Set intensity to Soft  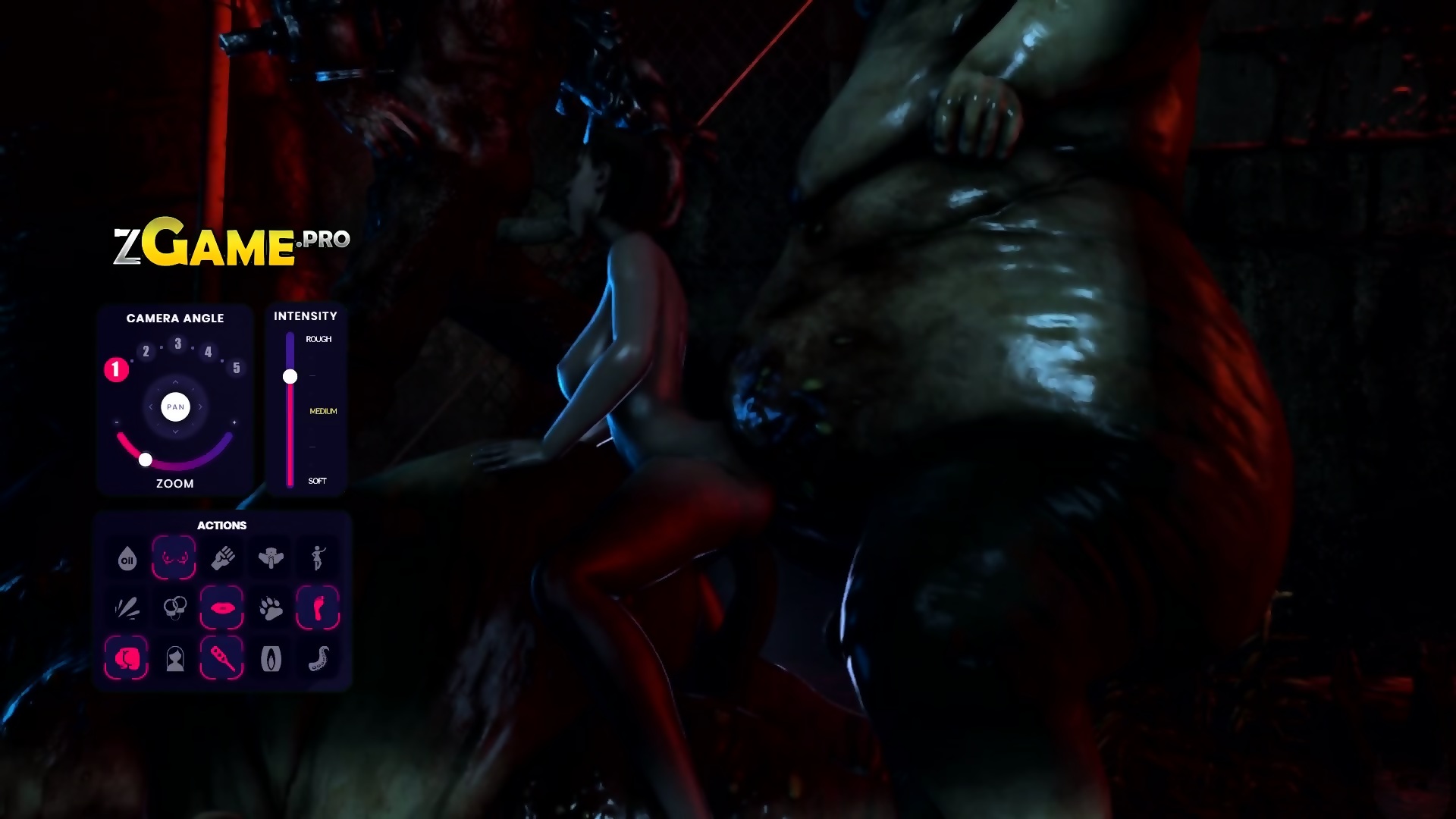coord(317,481)
